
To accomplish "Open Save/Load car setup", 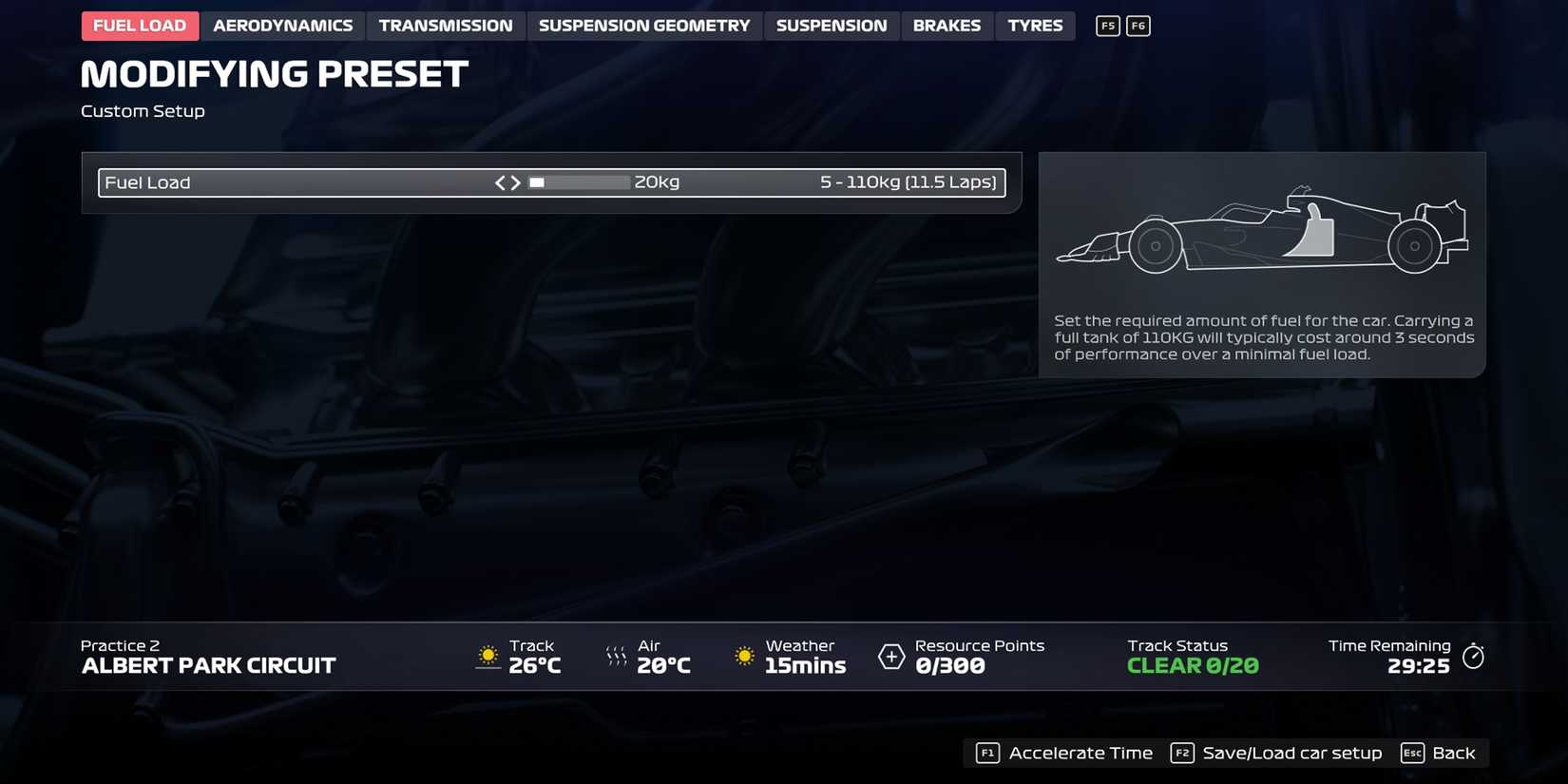I will click(1292, 752).
